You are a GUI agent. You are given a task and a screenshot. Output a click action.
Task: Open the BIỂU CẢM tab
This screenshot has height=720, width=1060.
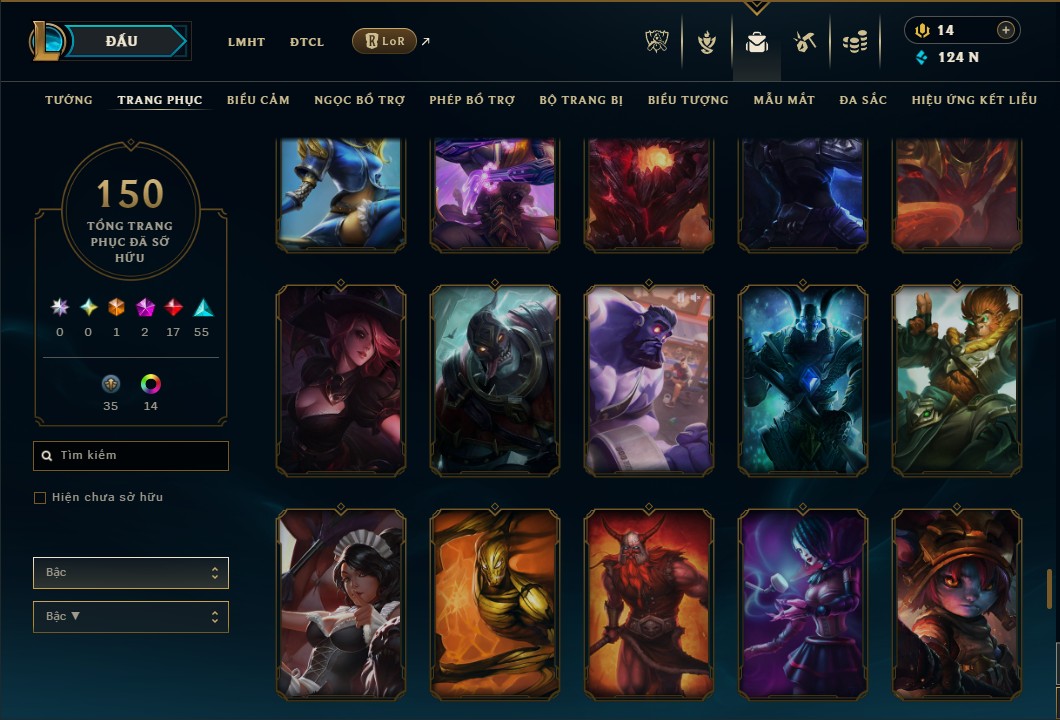coord(258,100)
